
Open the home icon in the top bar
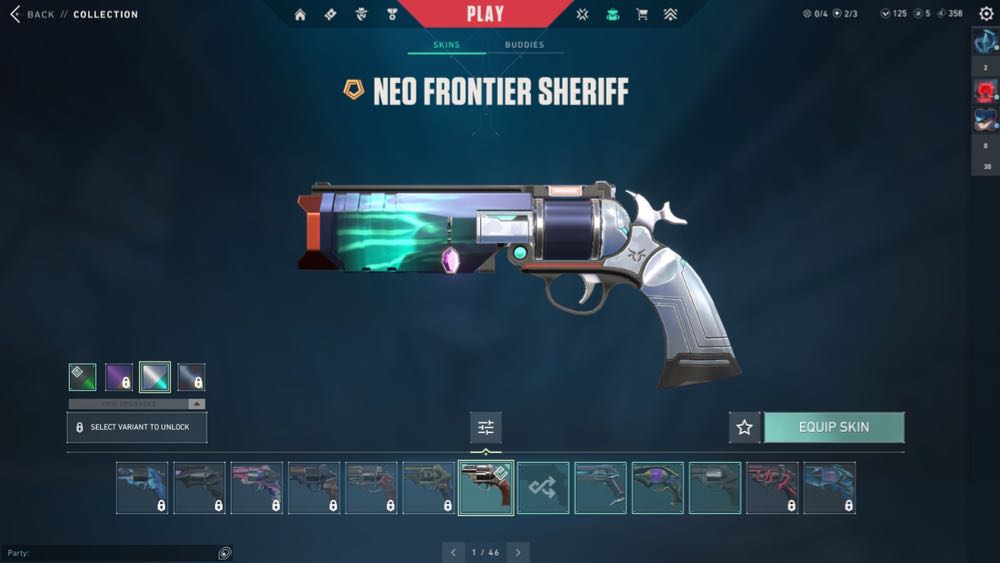tap(300, 15)
